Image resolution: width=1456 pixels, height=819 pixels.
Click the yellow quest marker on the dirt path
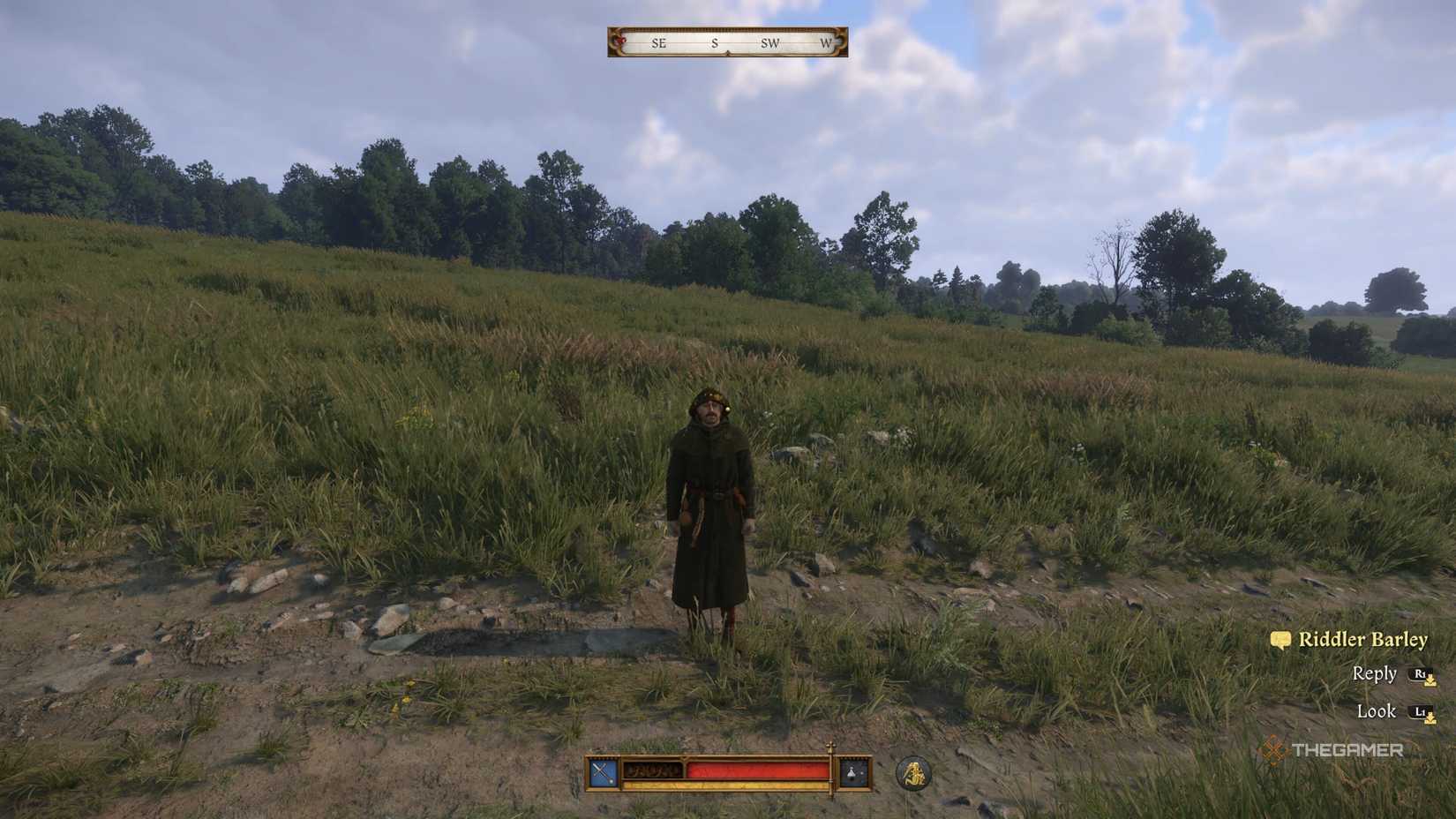pos(406,699)
